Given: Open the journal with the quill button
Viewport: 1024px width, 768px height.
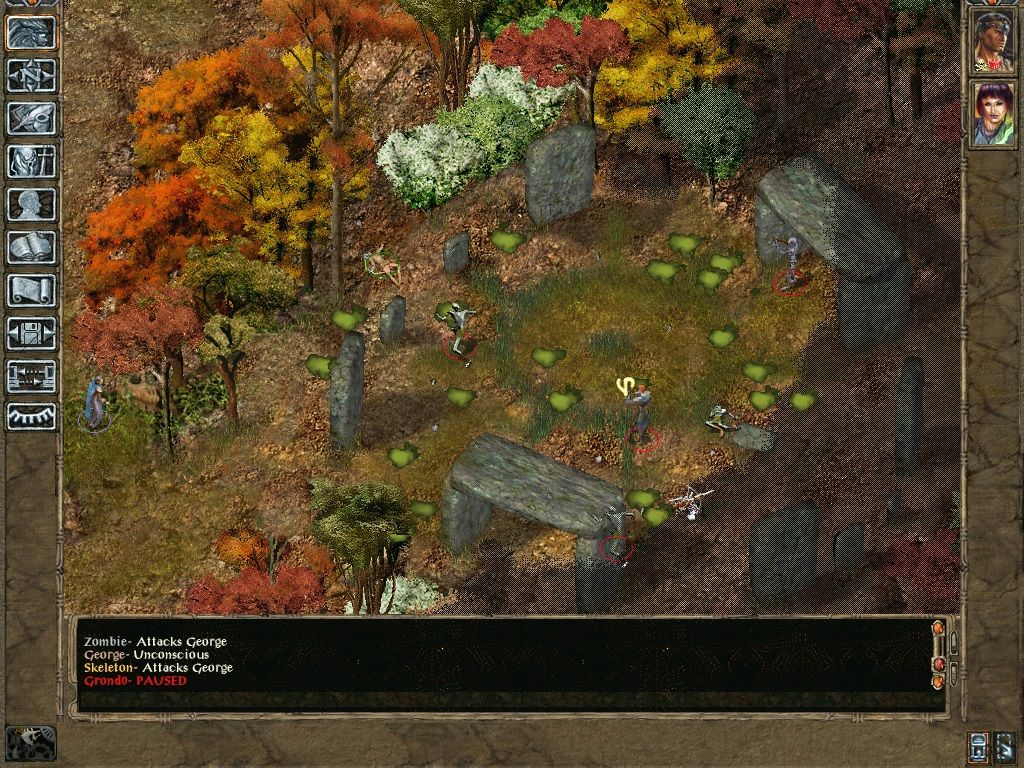Looking at the screenshot, I should point(32,118).
